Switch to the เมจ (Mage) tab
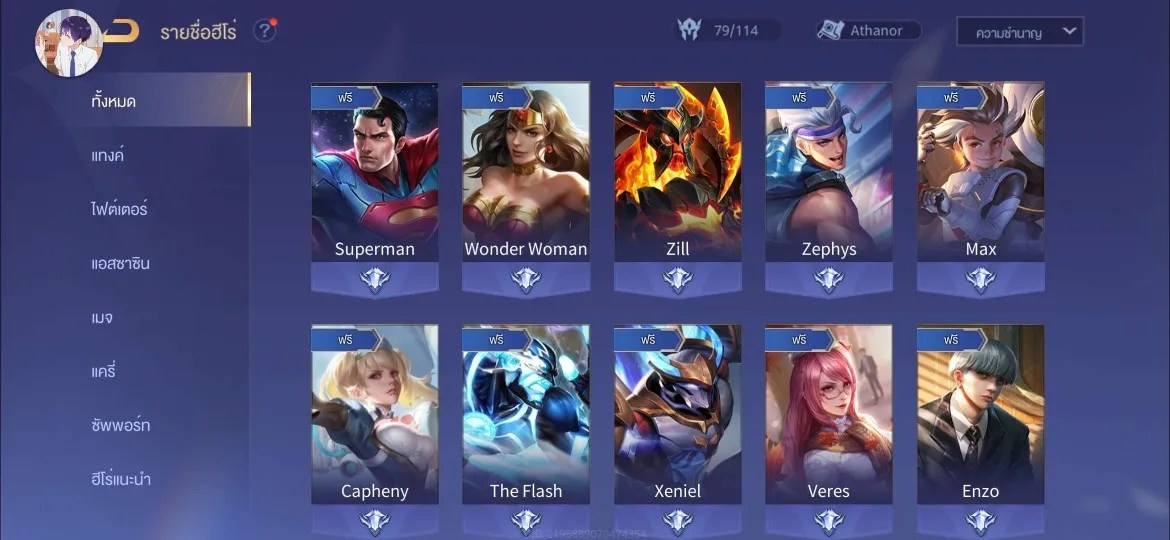This screenshot has width=1170, height=540. pyautogui.click(x=101, y=317)
